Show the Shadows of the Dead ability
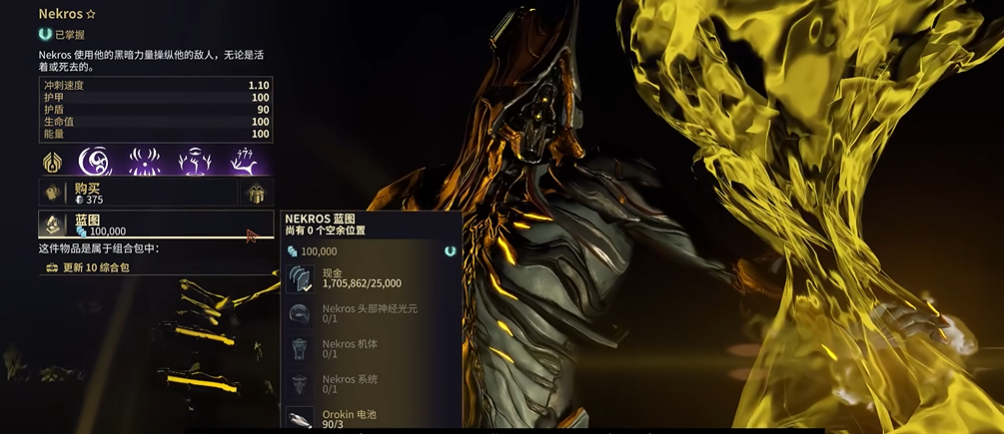Viewport: 1004px width, 434px height. [241, 161]
